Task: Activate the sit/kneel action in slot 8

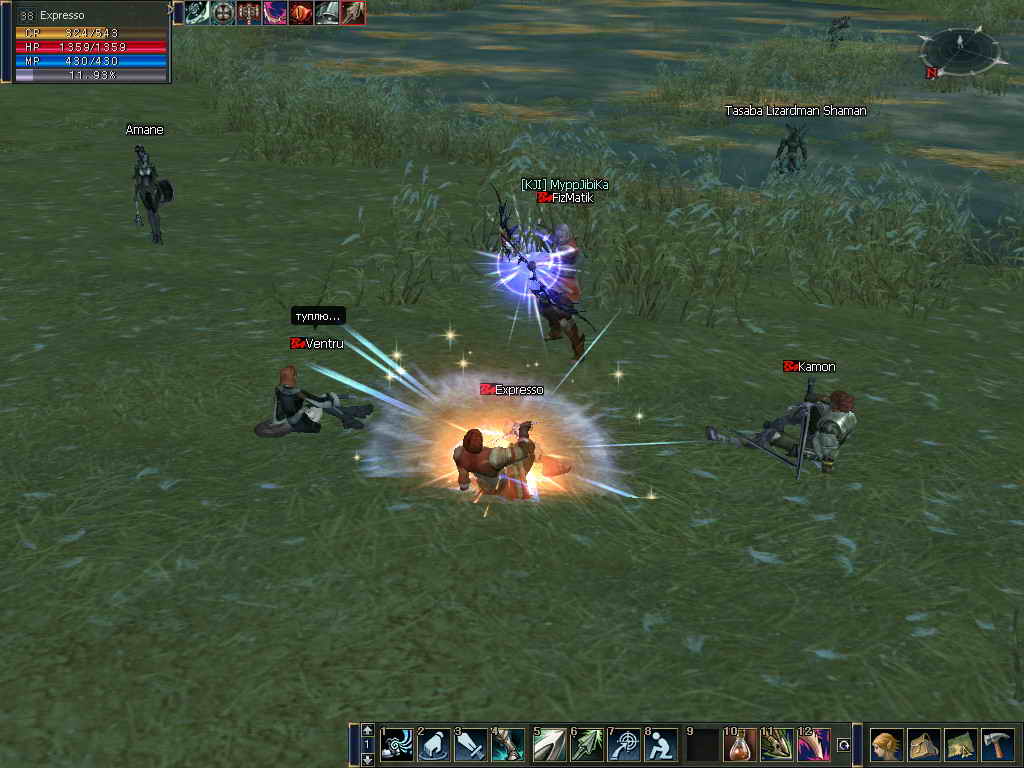Action: coord(661,745)
